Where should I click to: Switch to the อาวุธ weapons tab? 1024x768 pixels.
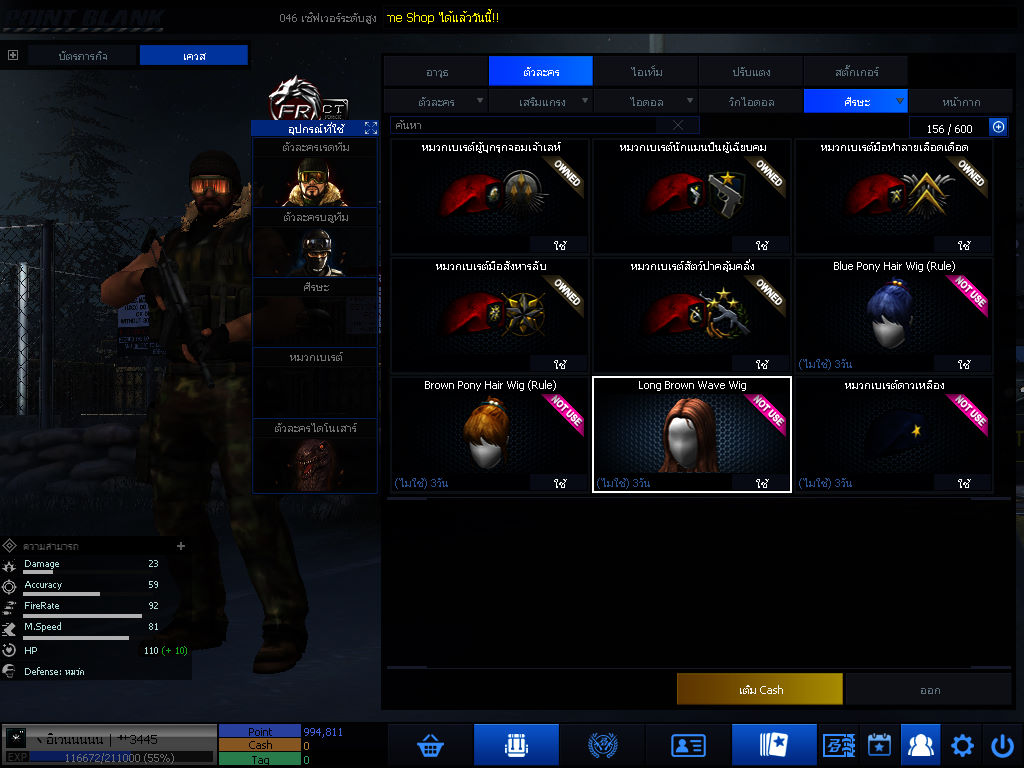point(436,72)
